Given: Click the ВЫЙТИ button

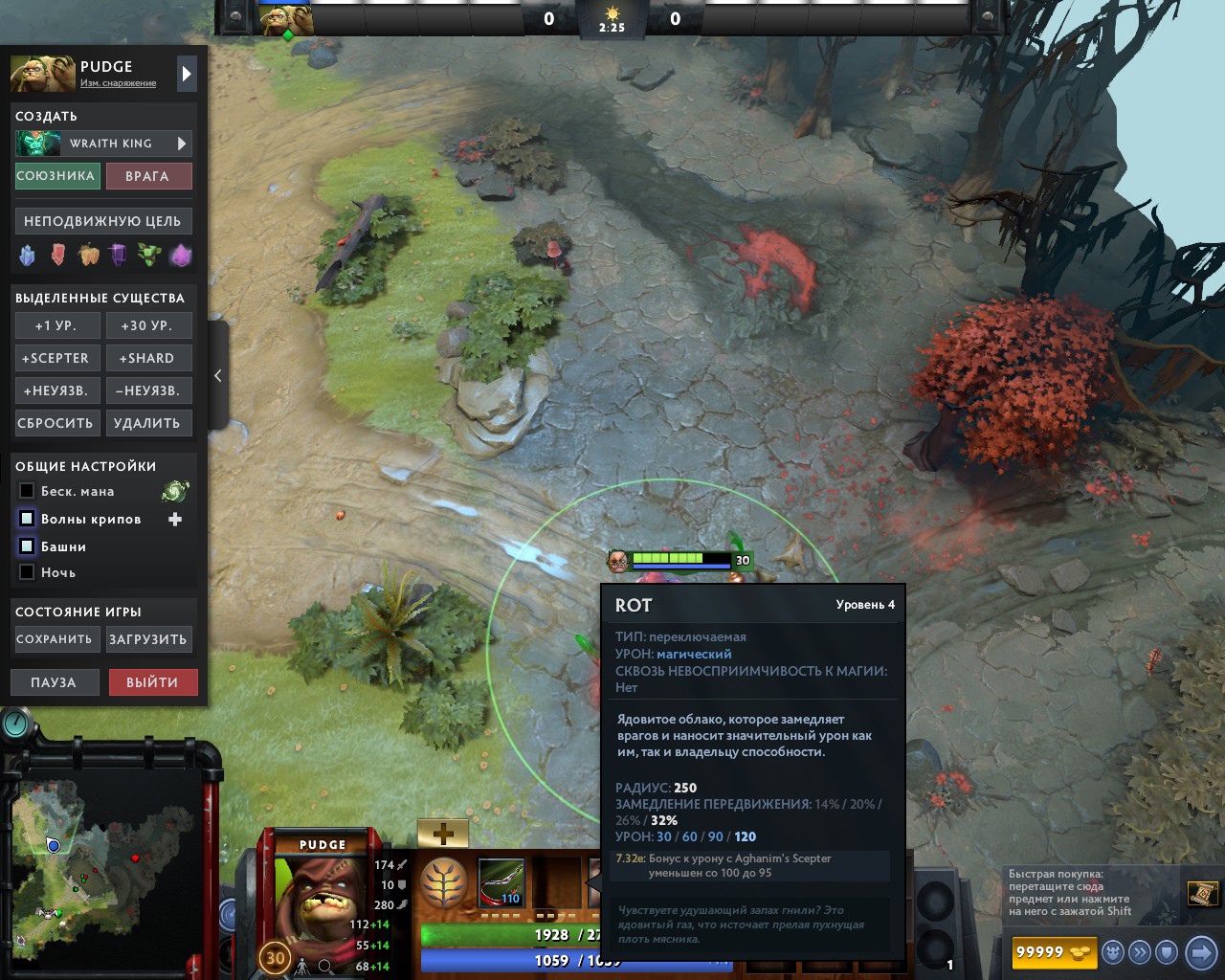Looking at the screenshot, I should [x=153, y=681].
